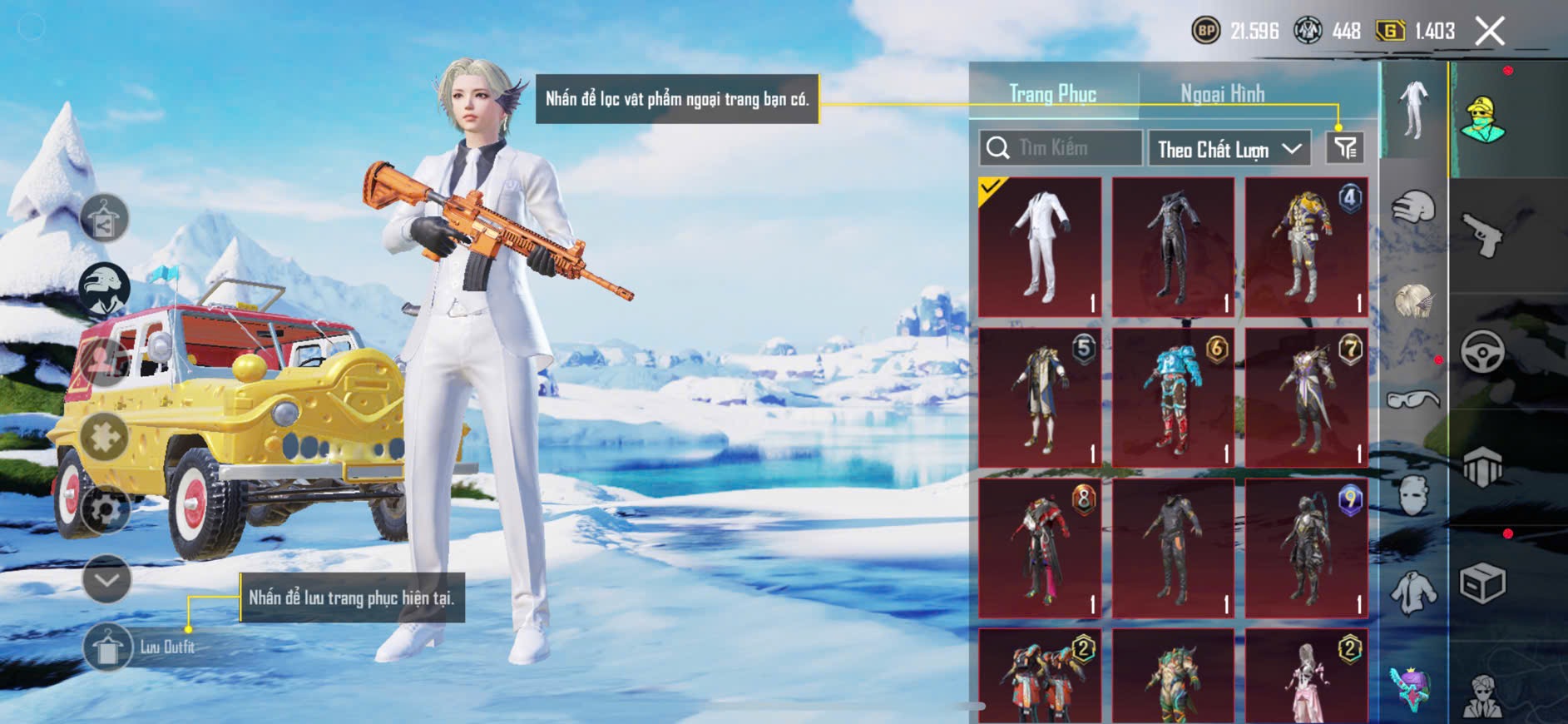Select the level 6 cyan and red outfit
Viewport: 1568px width, 724px height.
pos(1173,398)
